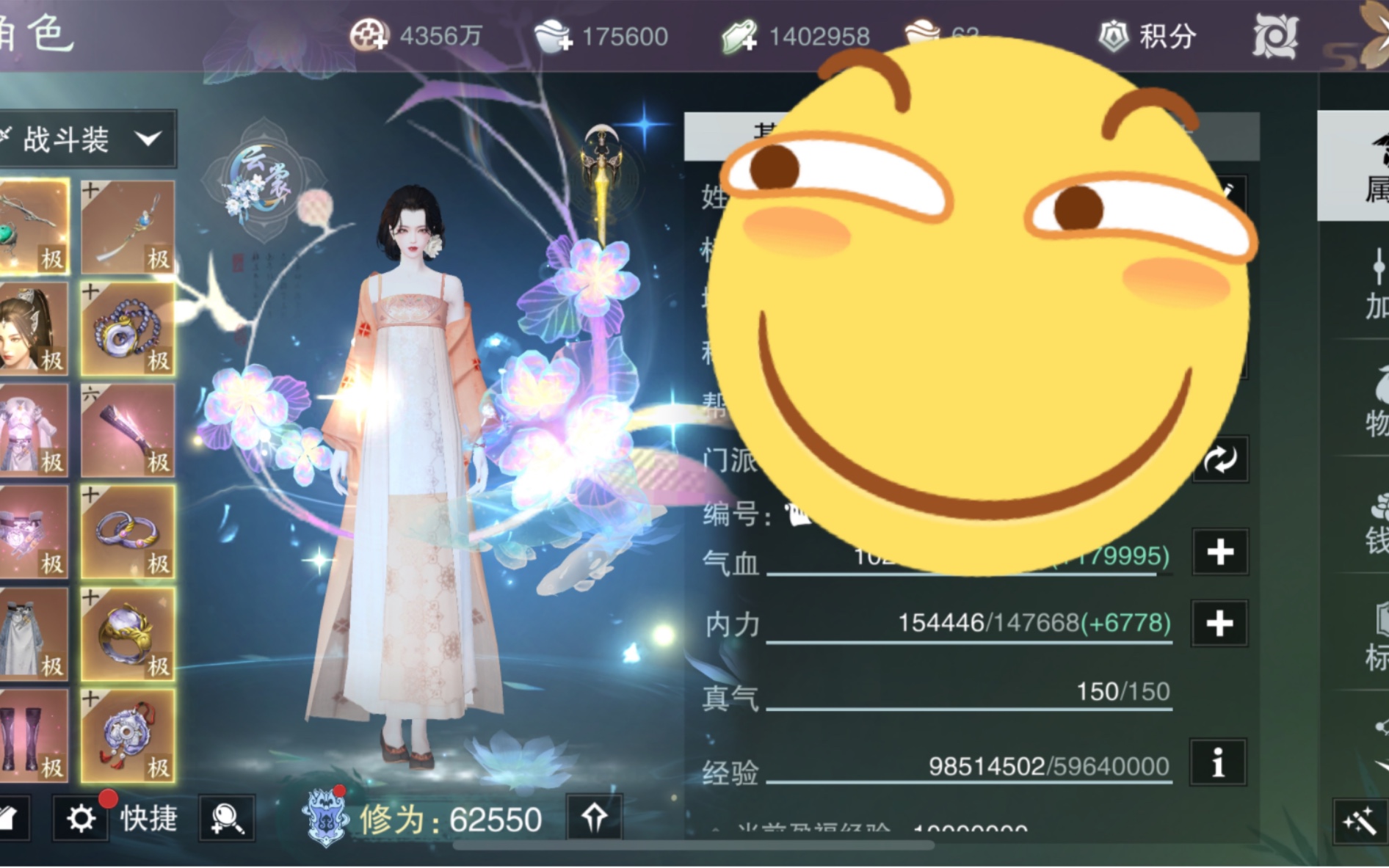
Task: Select the character headpiece slot
Action: coord(33,330)
